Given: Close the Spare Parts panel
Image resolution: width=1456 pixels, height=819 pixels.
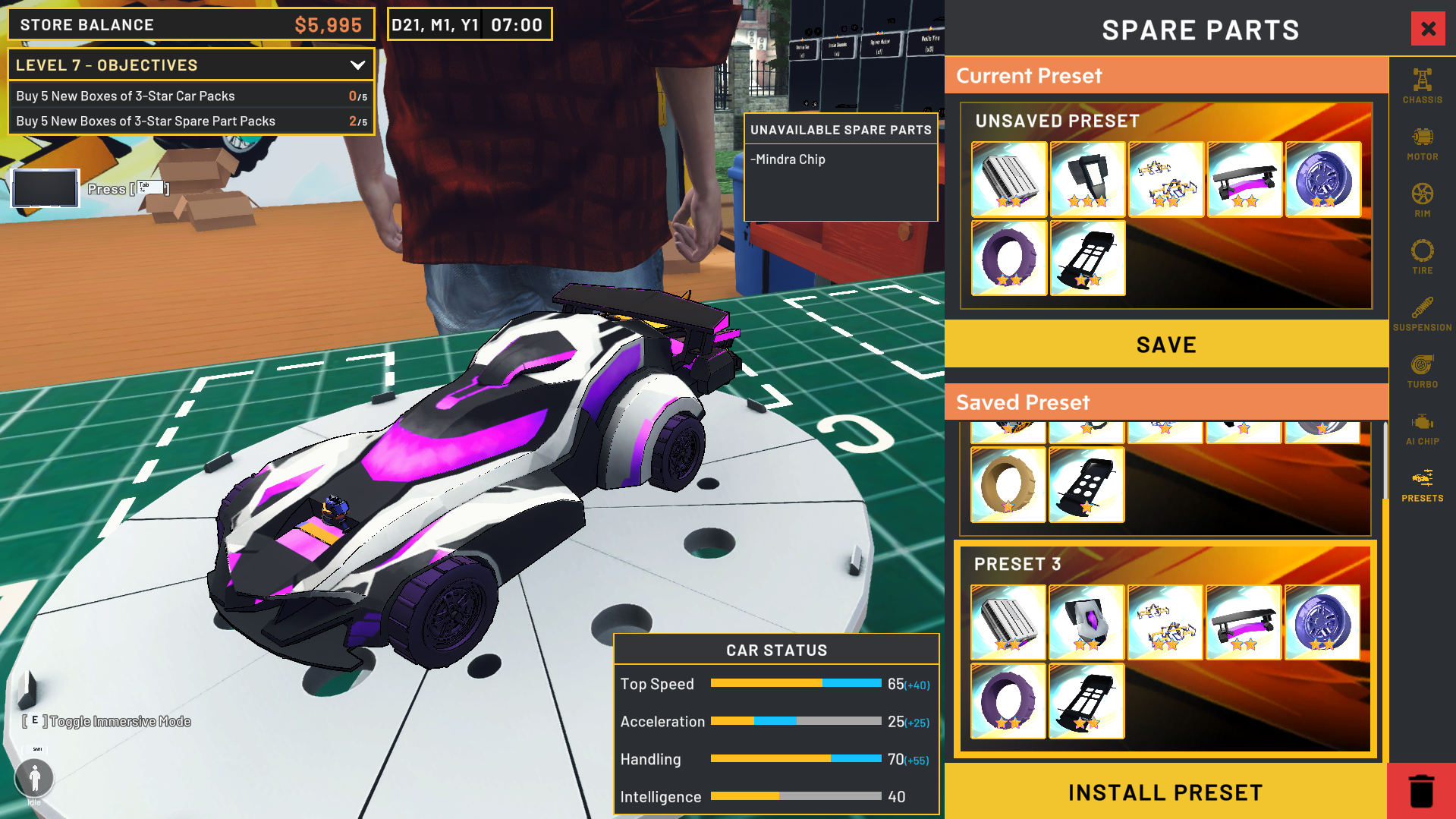Looking at the screenshot, I should point(1428,28).
